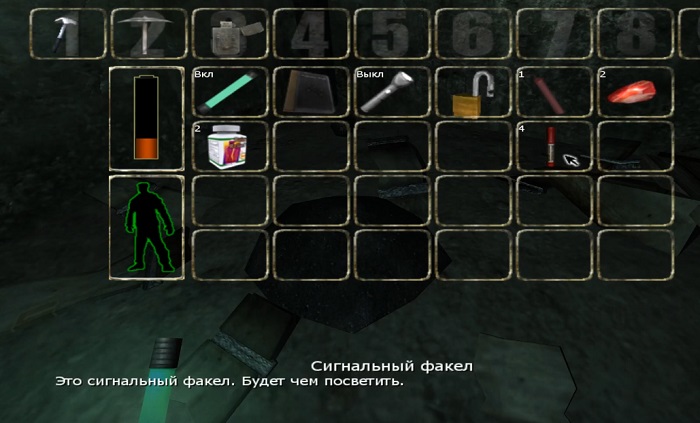Viewport: 700px width, 423px height.
Task: Select empty quick slot 6
Action: click(x=472, y=34)
